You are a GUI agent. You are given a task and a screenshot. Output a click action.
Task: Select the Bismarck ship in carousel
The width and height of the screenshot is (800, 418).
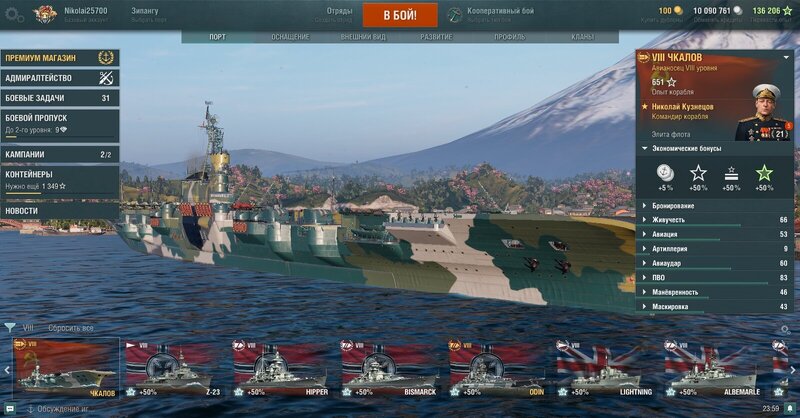tap(389, 367)
